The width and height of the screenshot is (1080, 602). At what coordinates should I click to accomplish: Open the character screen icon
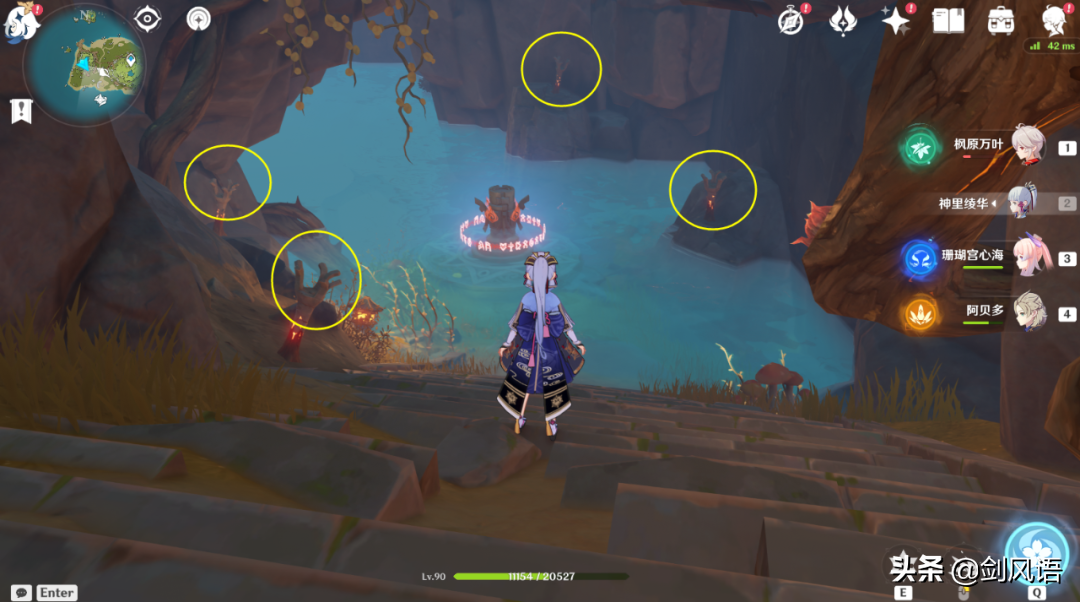pos(1052,20)
